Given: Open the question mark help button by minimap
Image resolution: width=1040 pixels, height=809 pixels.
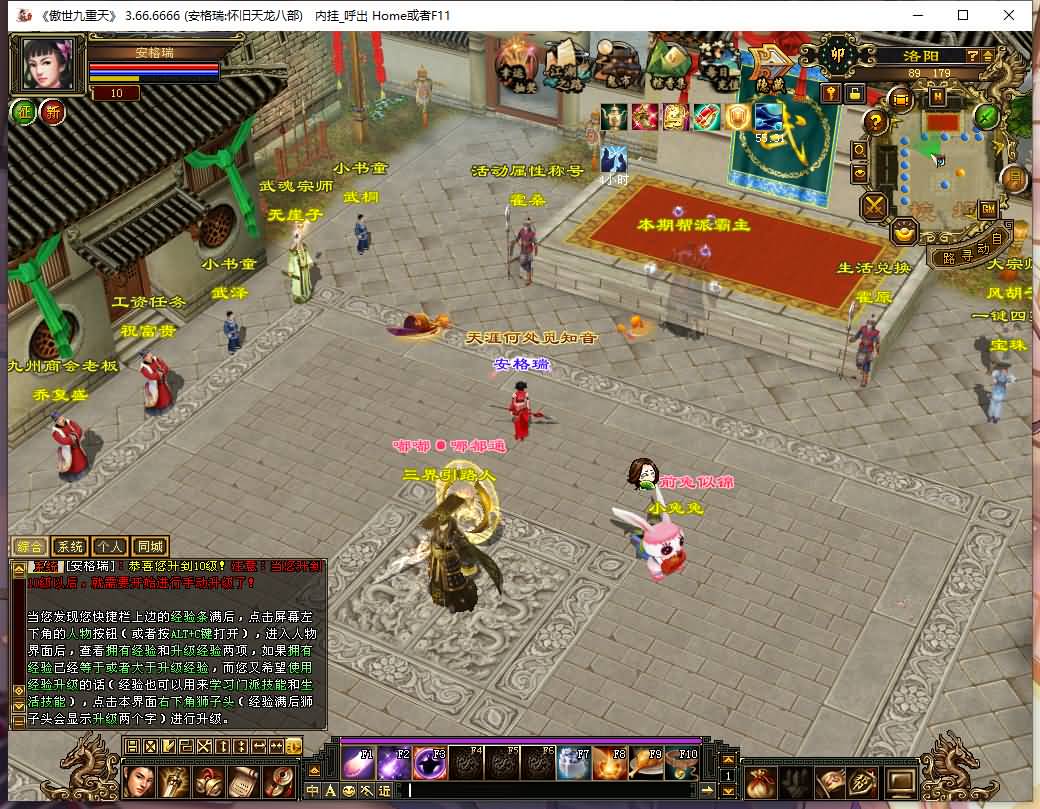Looking at the screenshot, I should tap(875, 122).
